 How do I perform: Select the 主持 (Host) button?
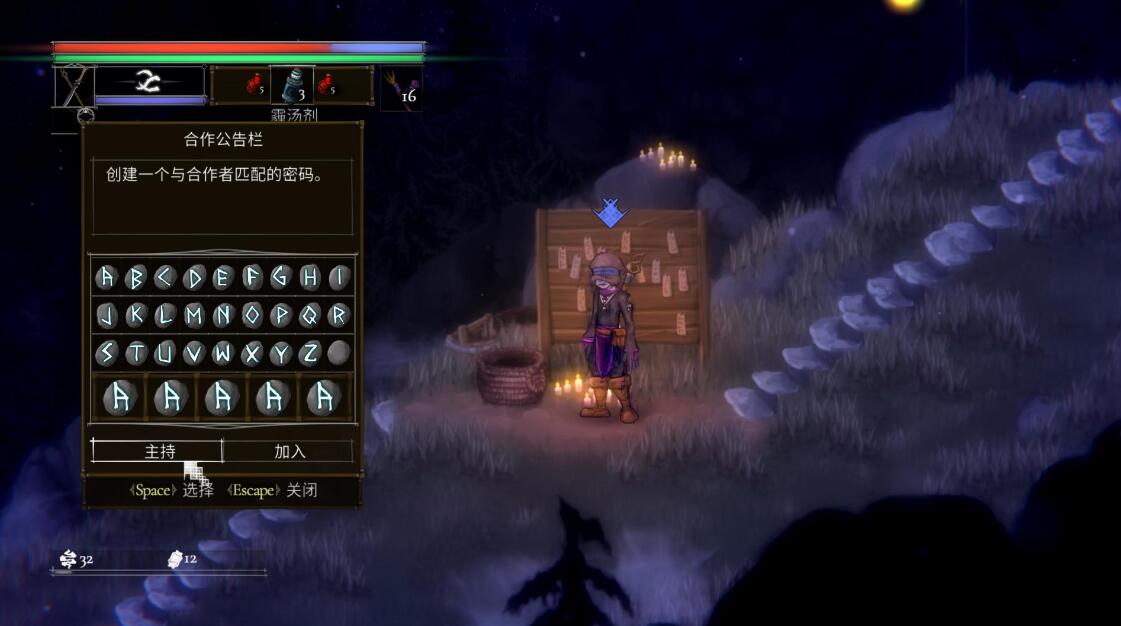(x=158, y=451)
